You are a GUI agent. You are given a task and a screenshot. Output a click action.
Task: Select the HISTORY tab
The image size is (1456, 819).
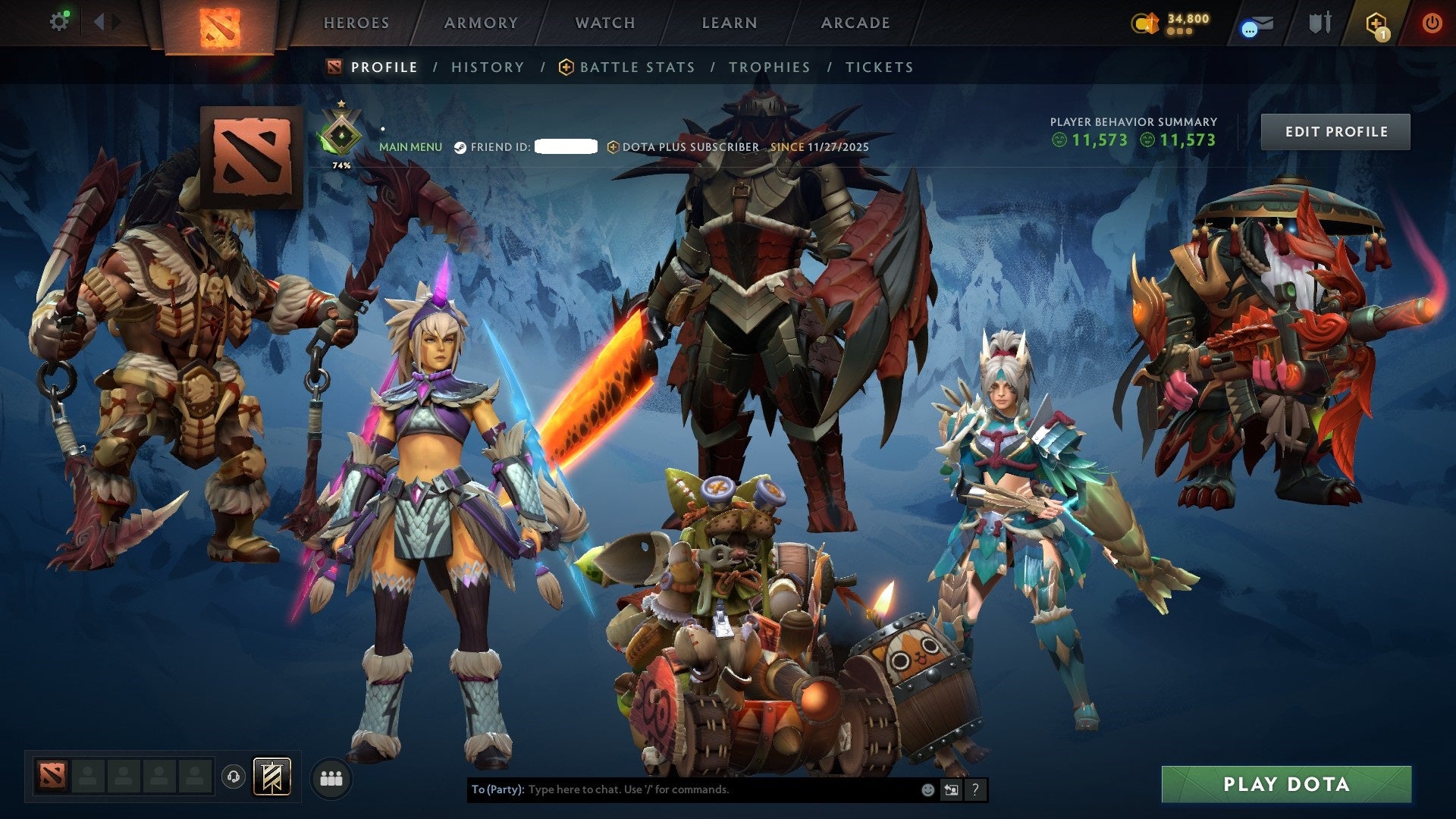tap(487, 67)
